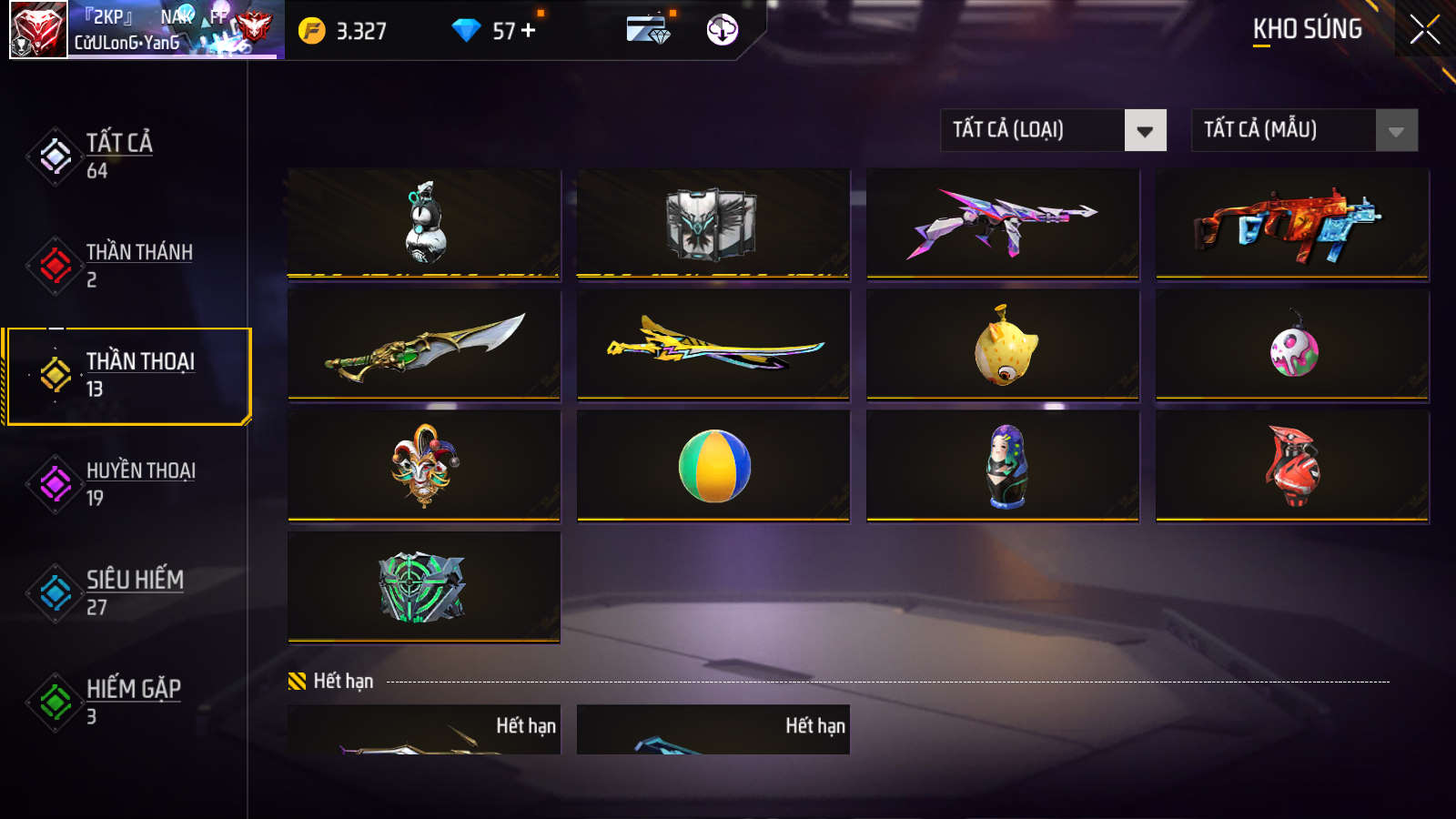This screenshot has height=819, width=1456.
Task: Pick the purple crystal rifle skin
Action: pos(1003,223)
